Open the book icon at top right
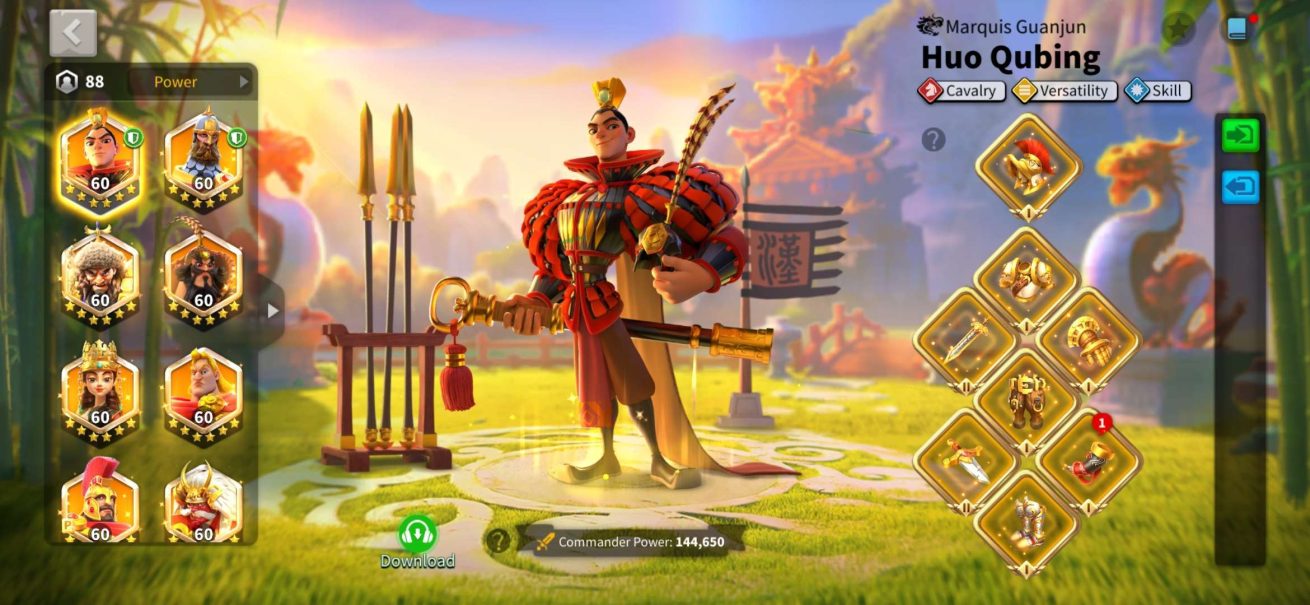The width and height of the screenshot is (1310, 605). tap(1238, 29)
